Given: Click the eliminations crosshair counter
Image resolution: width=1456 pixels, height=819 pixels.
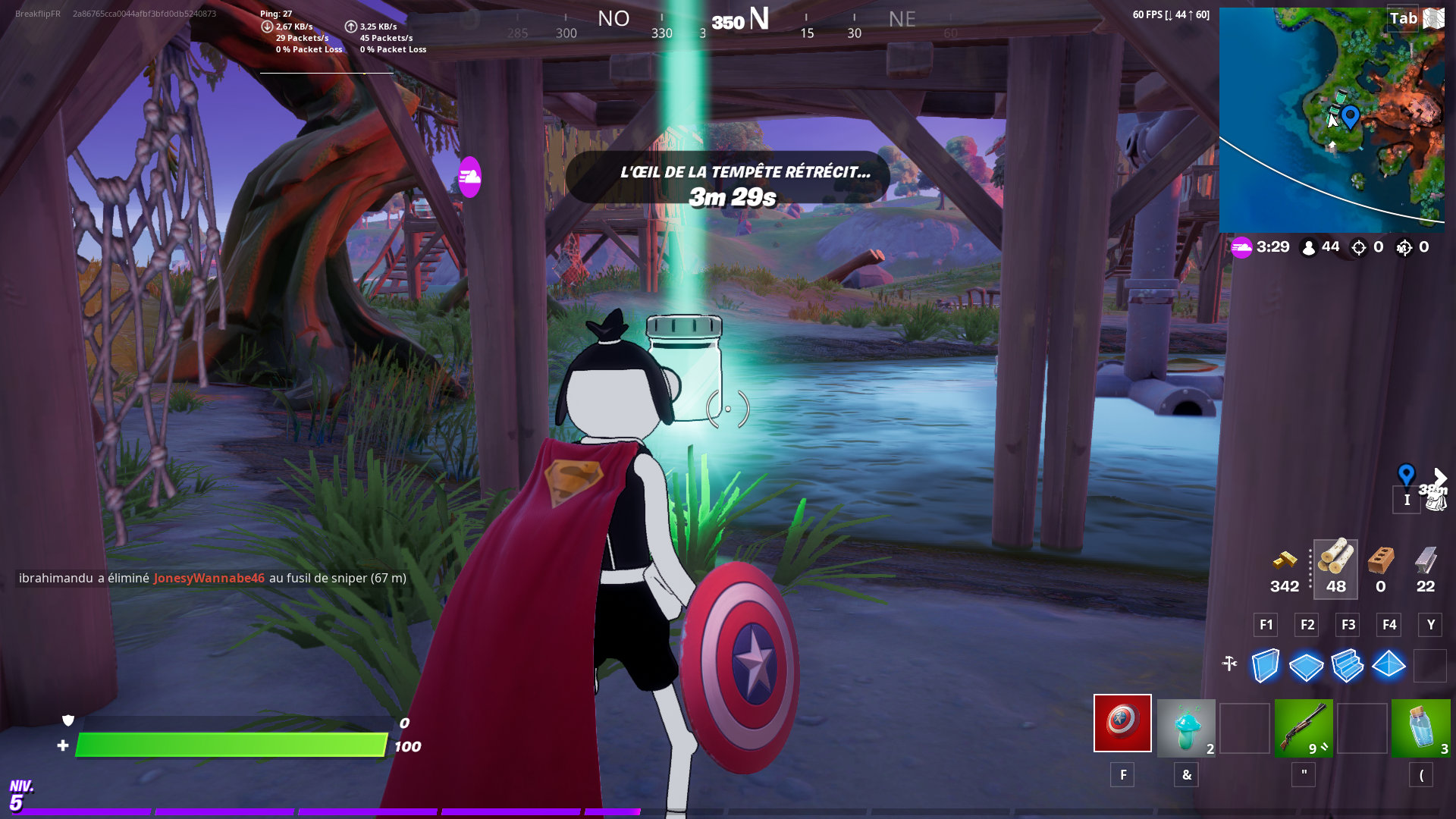Looking at the screenshot, I should click(x=1360, y=246).
